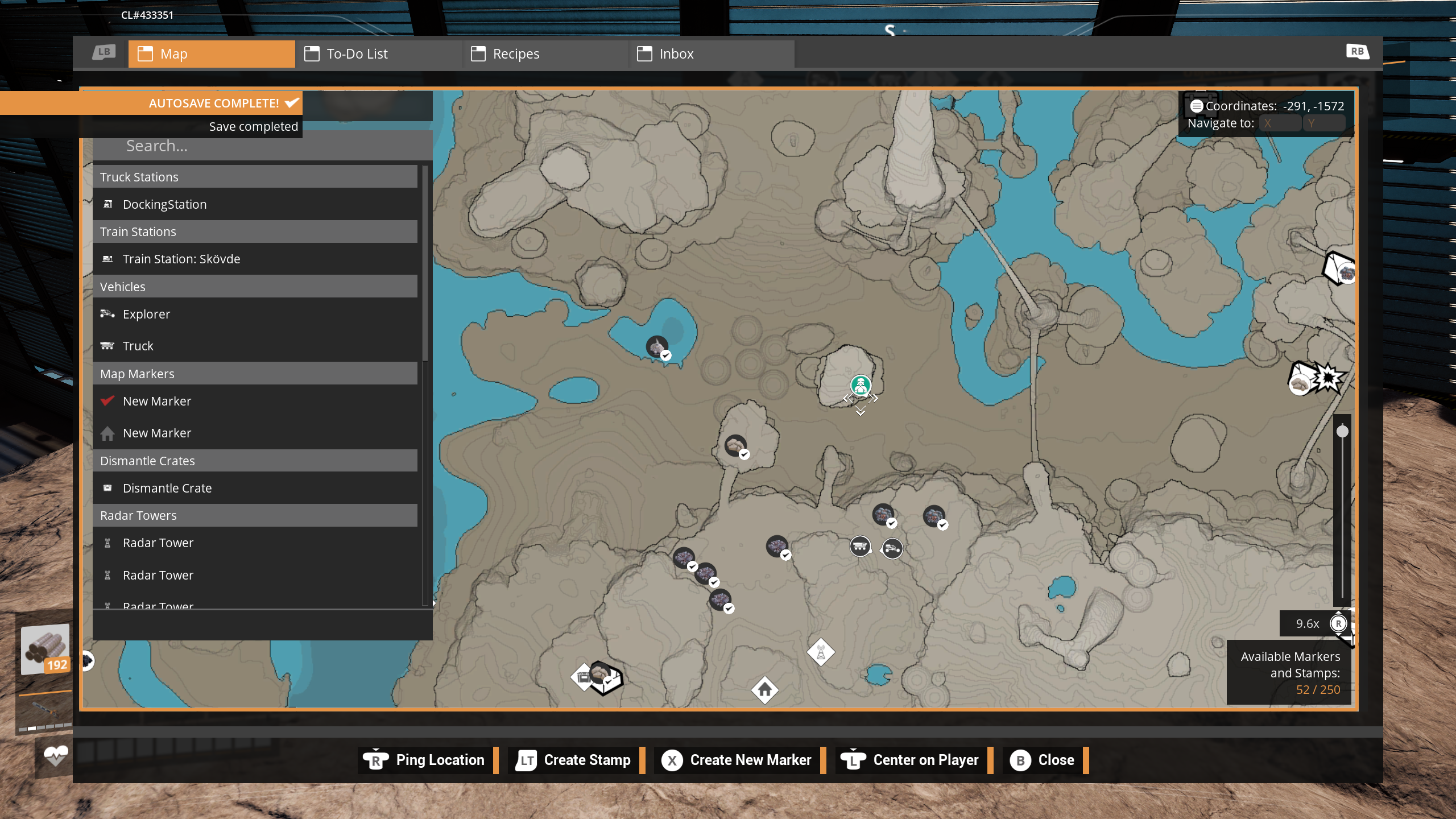This screenshot has width=1456, height=819.
Task: Collapse the Radar Towers category header
Action: (255, 515)
